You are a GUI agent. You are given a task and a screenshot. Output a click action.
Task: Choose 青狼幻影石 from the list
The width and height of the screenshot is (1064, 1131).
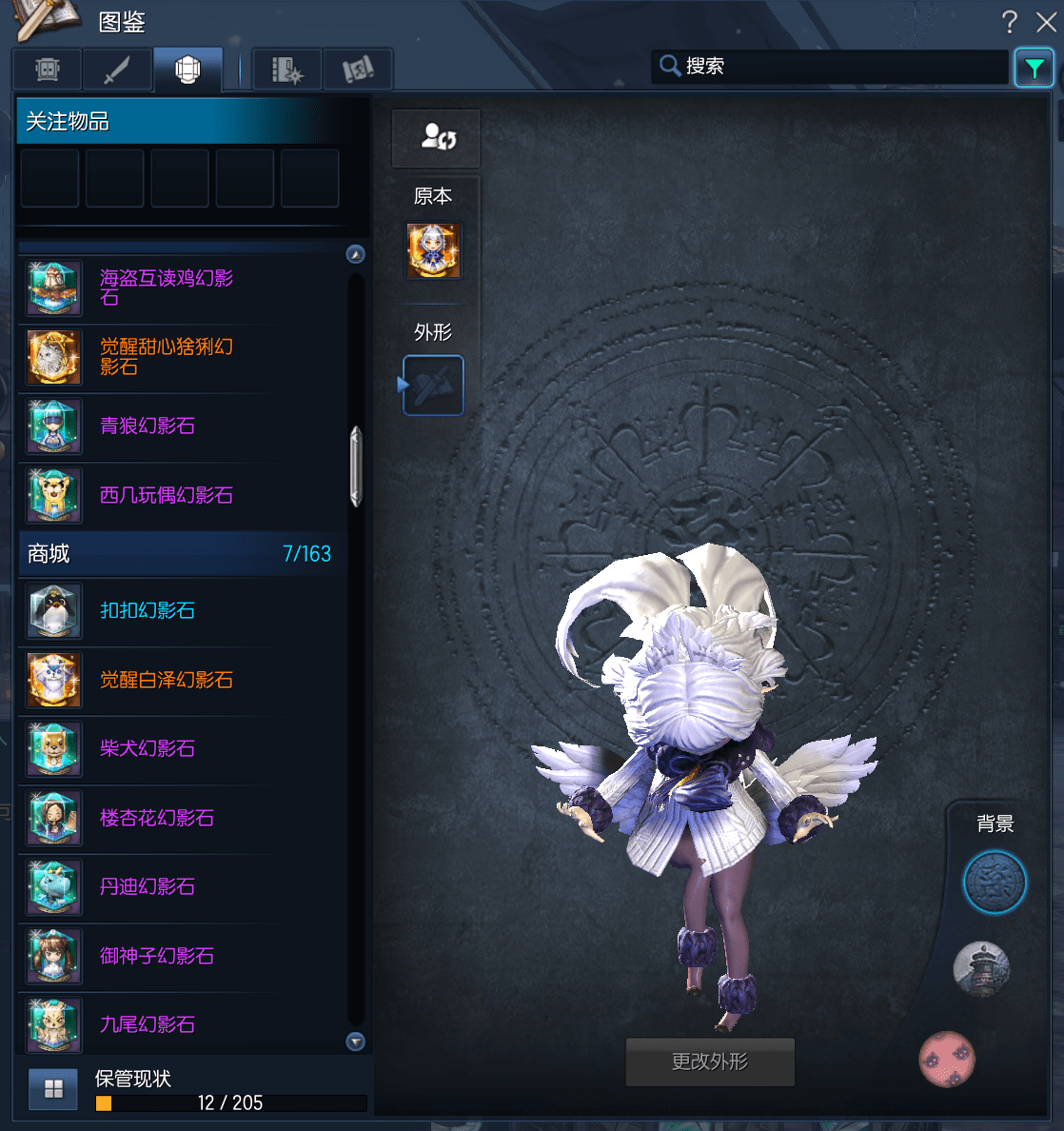[148, 426]
